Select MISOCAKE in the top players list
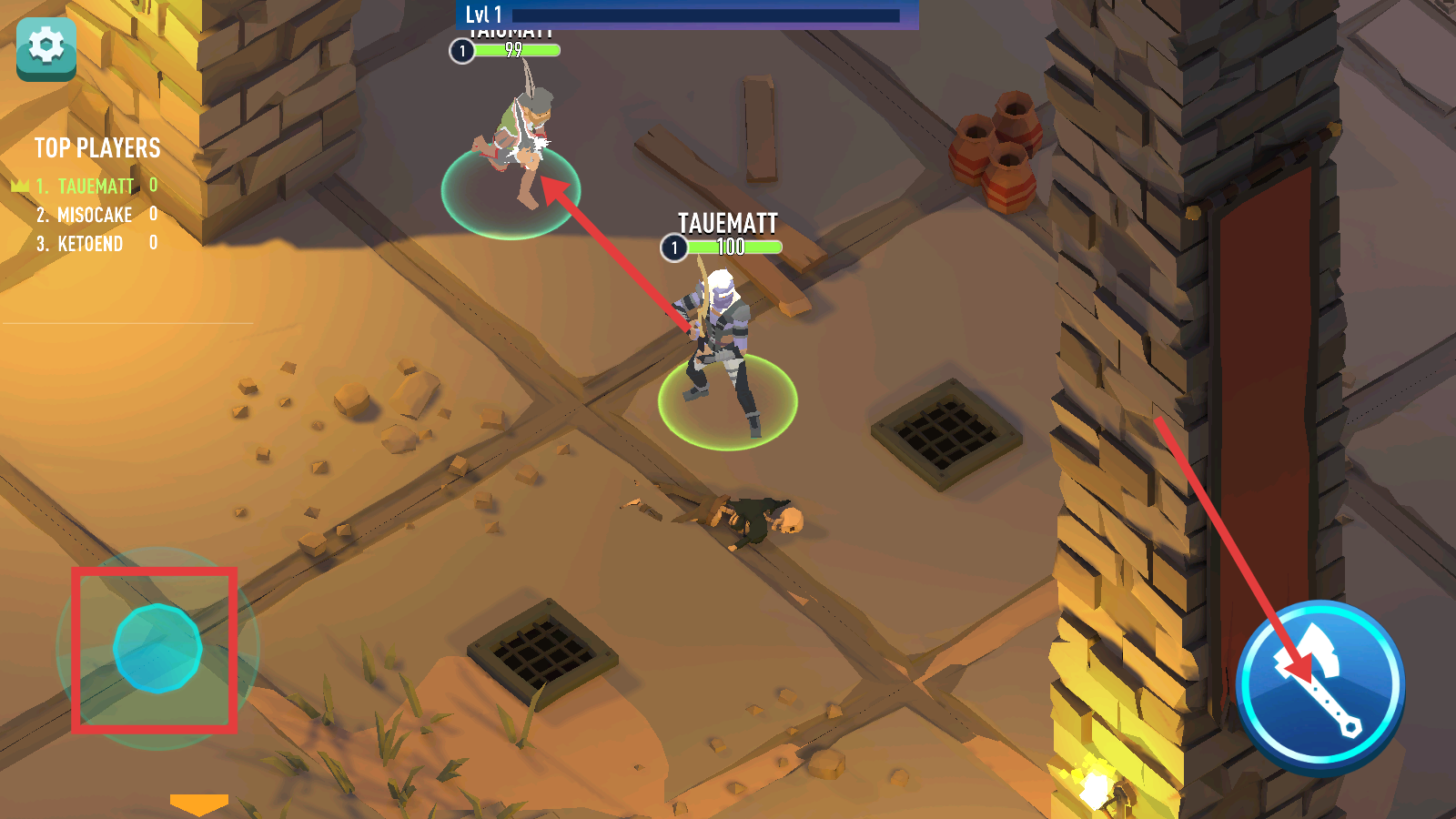Image resolution: width=1456 pixels, height=819 pixels. (95, 216)
